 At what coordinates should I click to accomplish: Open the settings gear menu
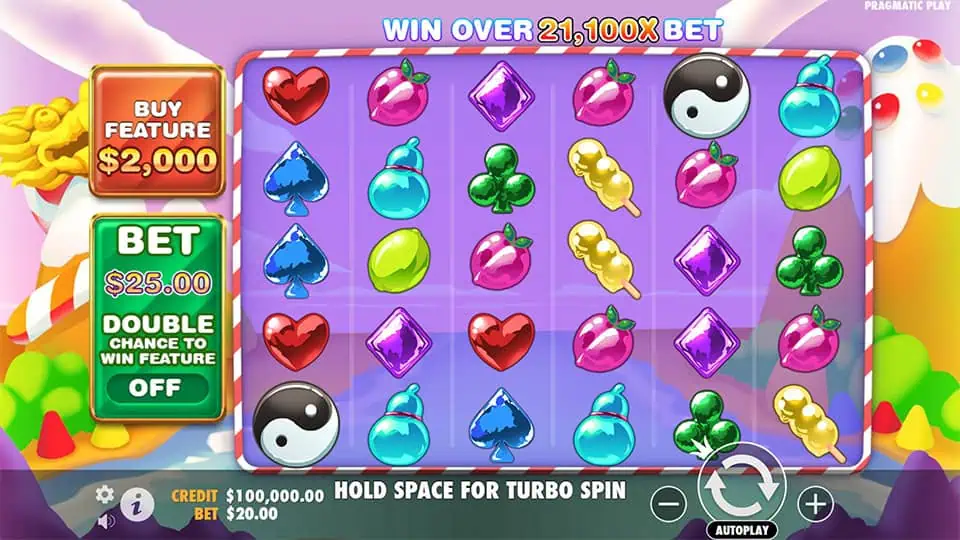pos(104,494)
